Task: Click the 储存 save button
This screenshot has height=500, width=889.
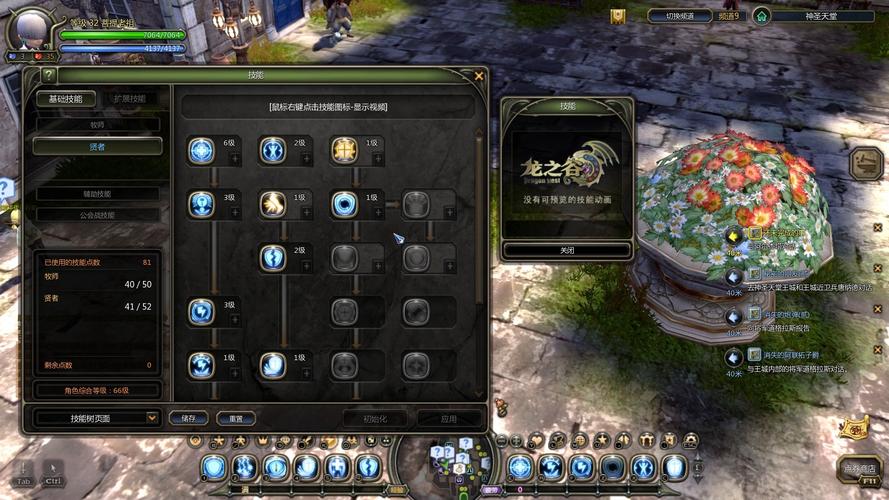Action: coord(189,418)
